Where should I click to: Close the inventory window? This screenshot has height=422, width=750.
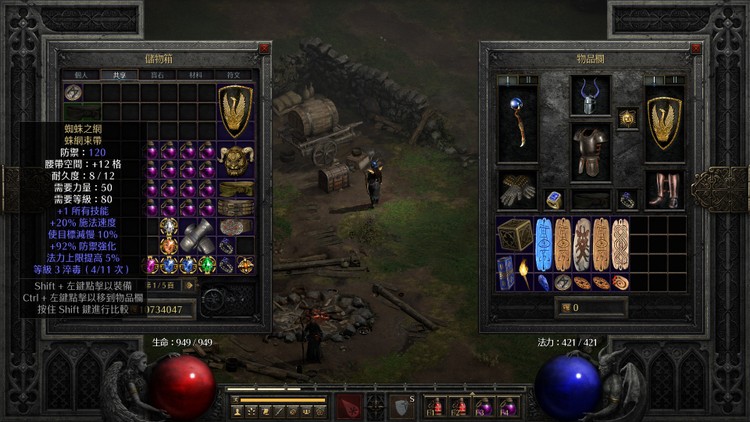(688, 48)
